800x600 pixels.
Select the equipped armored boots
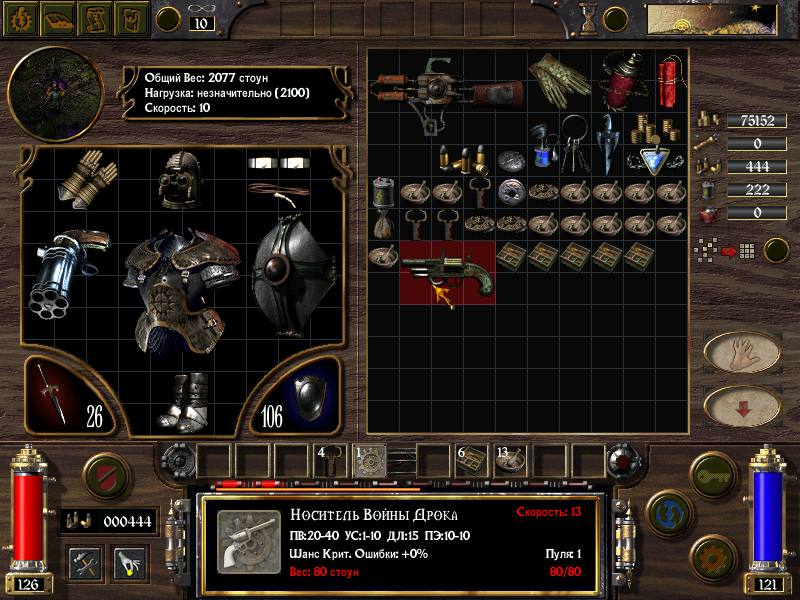coord(184,402)
